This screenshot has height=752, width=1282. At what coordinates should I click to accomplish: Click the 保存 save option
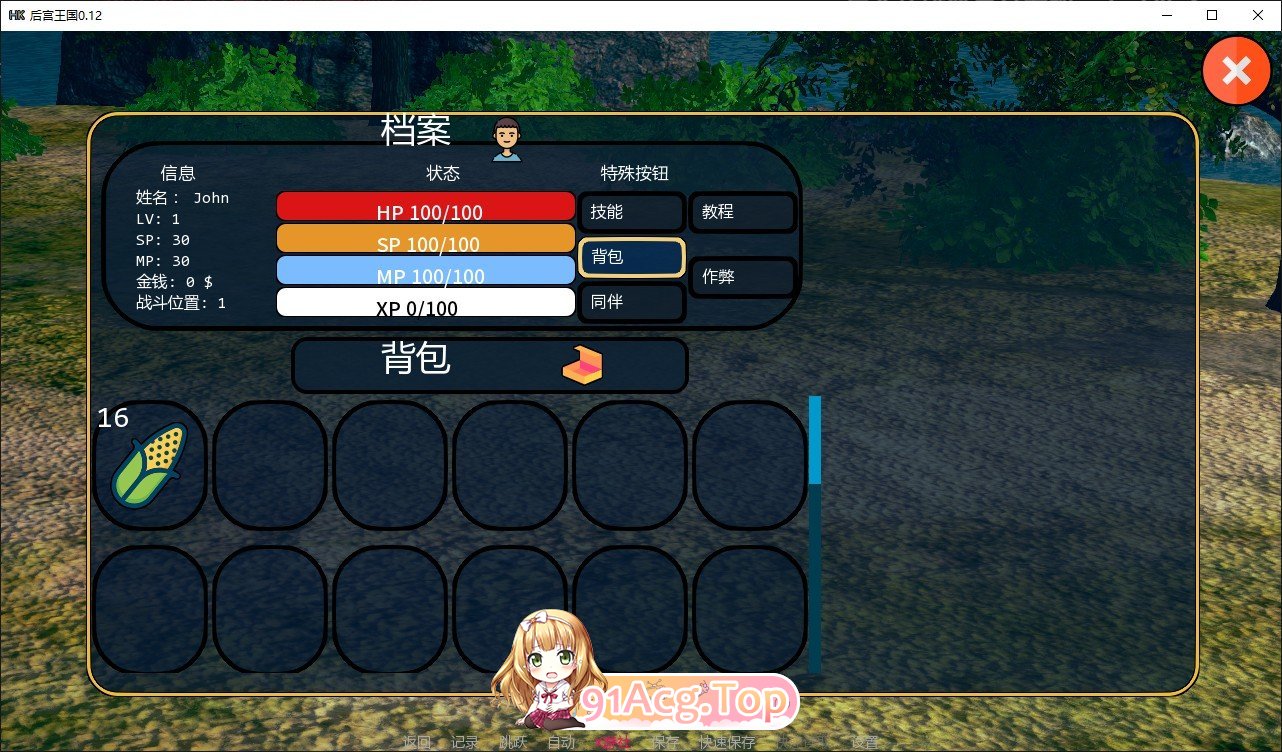664,742
